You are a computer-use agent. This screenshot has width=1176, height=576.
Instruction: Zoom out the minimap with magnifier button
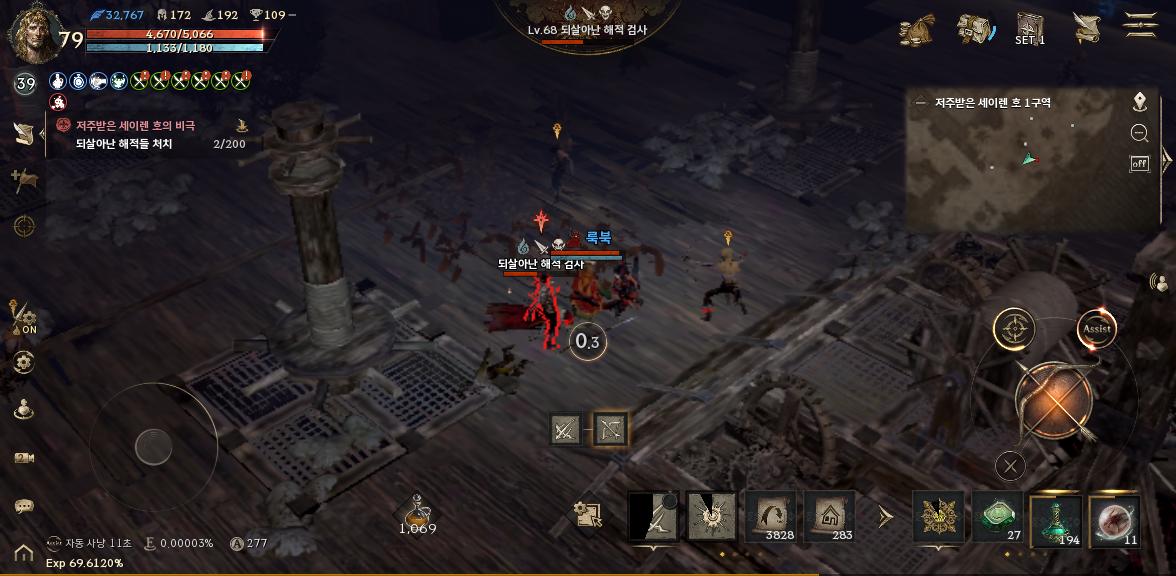[x=1139, y=133]
